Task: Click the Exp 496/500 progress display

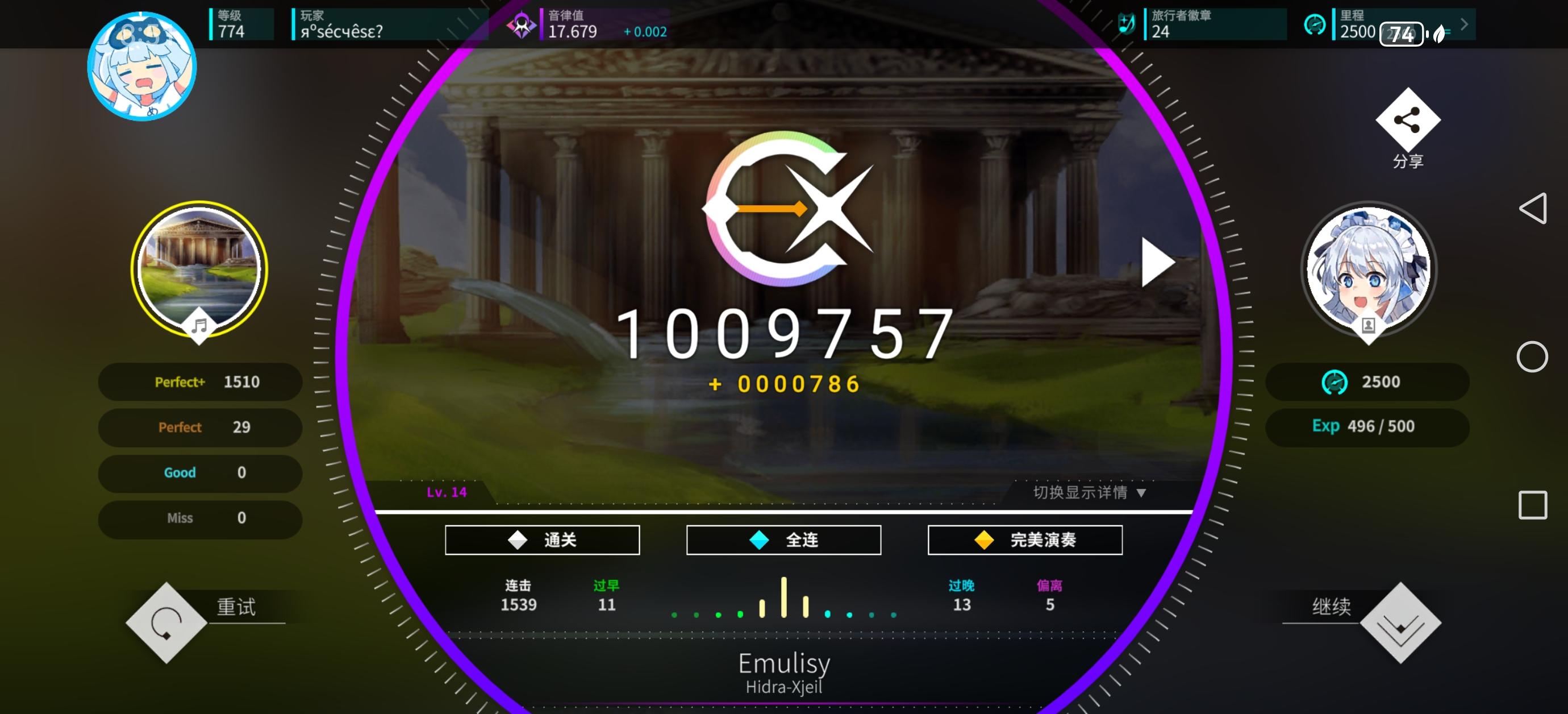Action: (x=1367, y=426)
